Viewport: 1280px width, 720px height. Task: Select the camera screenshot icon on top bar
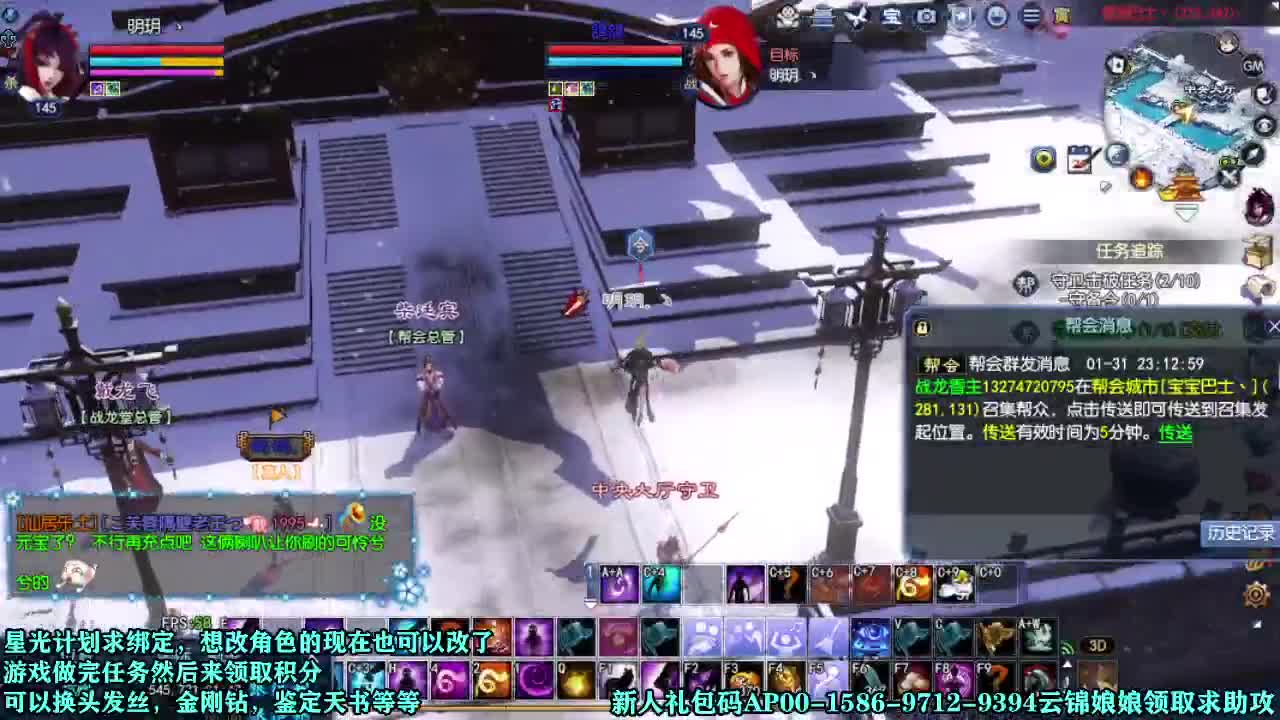[x=925, y=16]
